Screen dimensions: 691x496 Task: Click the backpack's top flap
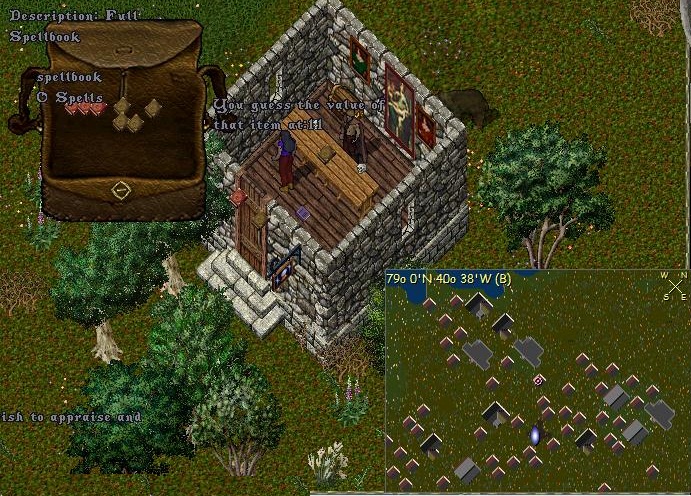[x=120, y=48]
